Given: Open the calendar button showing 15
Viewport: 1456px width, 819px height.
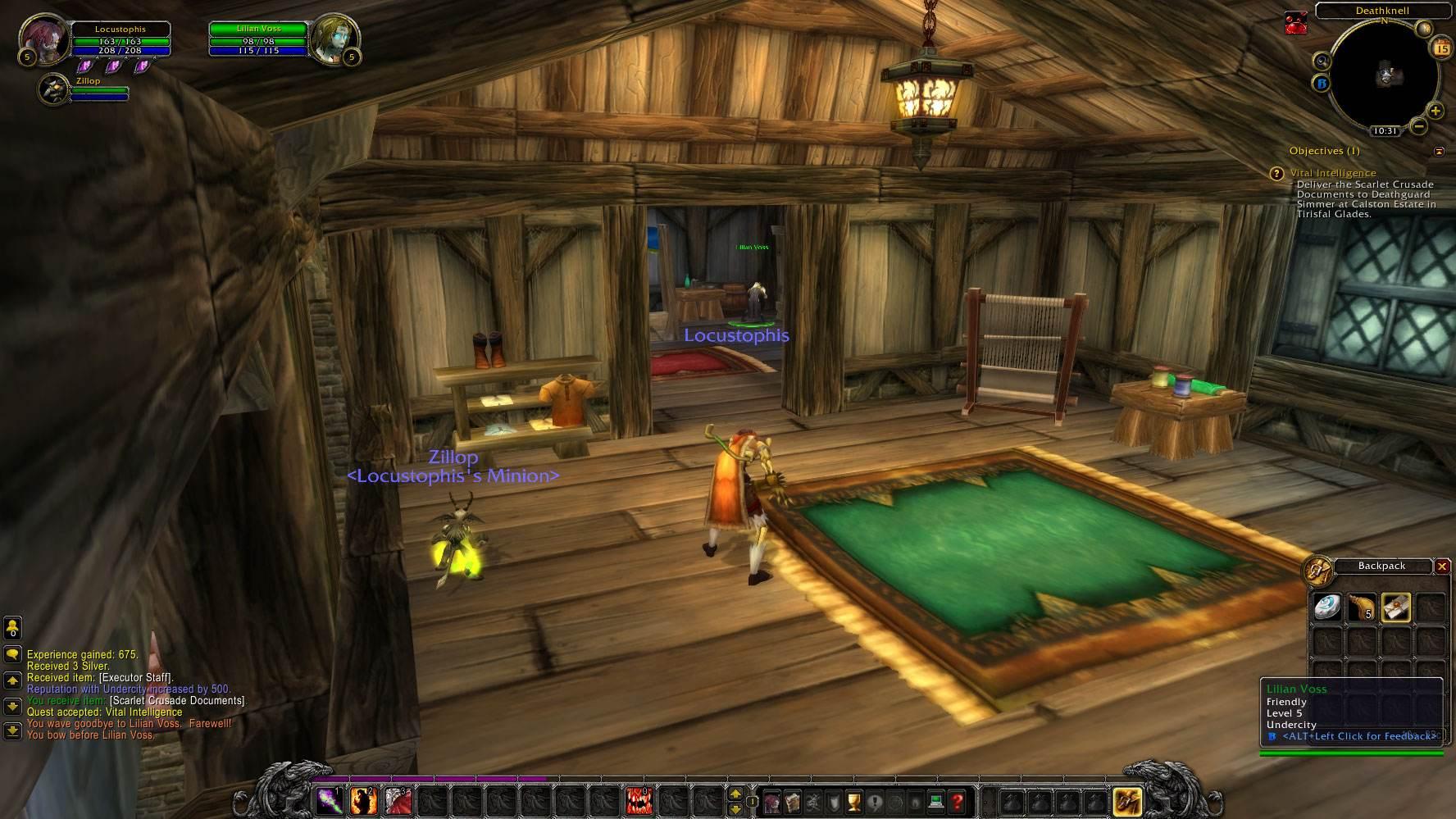Looking at the screenshot, I should [1440, 49].
